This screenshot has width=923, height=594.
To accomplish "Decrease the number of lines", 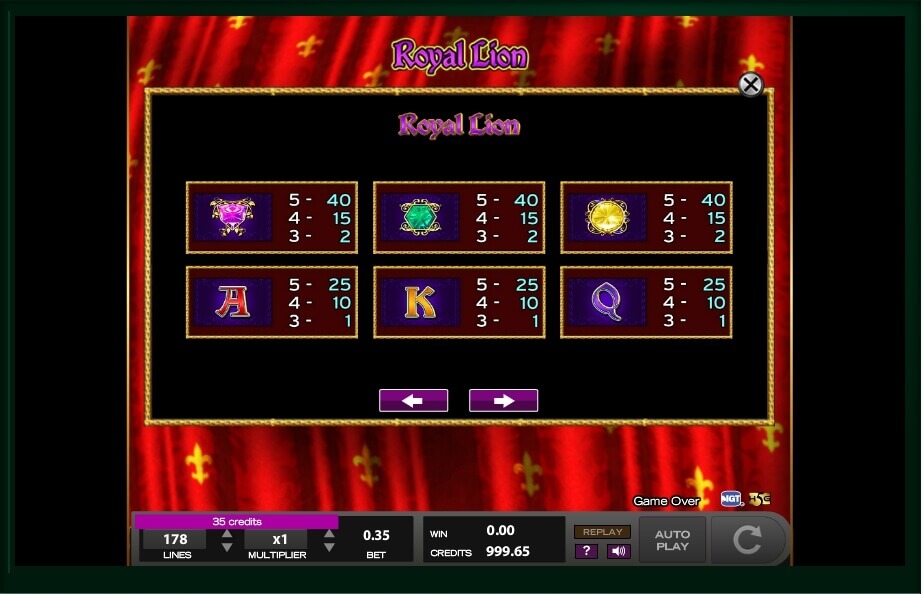I will [227, 548].
